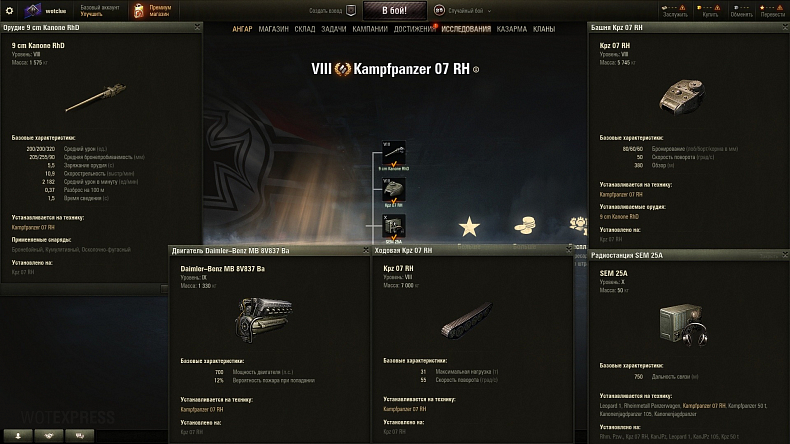Switch to the Ангар tab
This screenshot has width=790, height=444.
click(242, 29)
